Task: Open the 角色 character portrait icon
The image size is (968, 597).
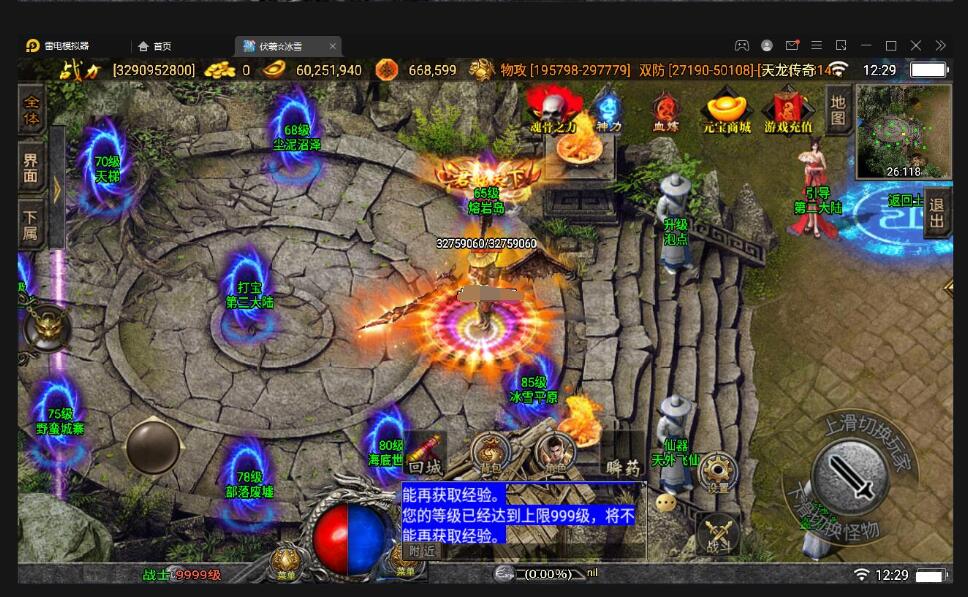Action: tap(554, 452)
